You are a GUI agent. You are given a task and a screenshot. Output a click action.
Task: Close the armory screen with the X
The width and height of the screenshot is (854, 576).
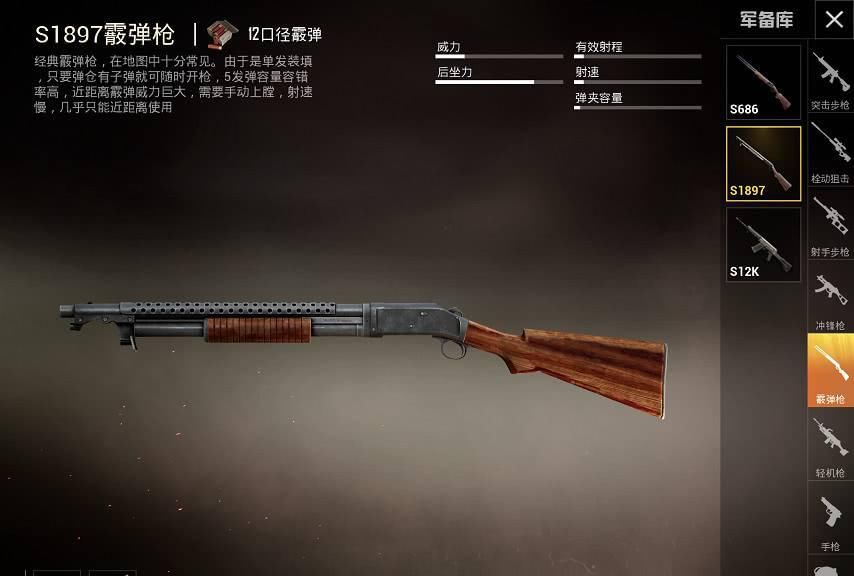point(834,20)
